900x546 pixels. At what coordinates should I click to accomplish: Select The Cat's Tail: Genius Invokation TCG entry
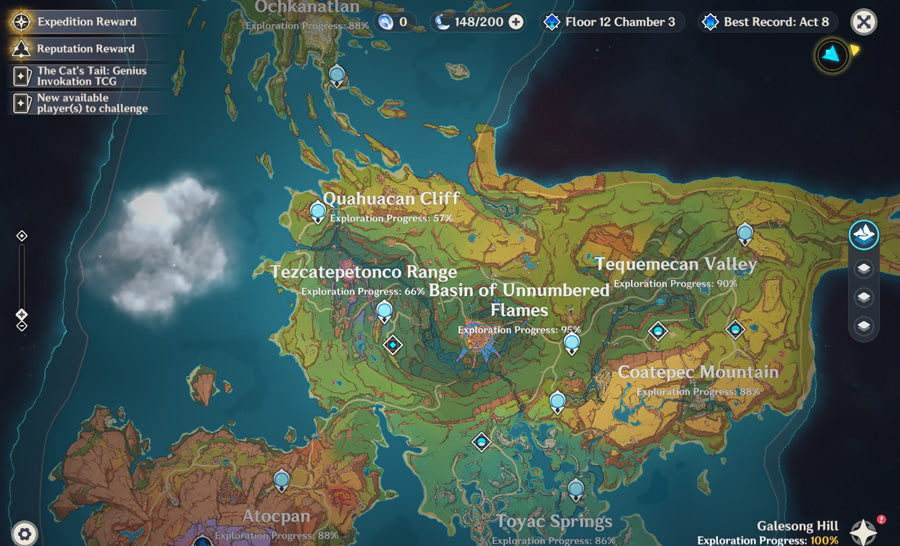tap(85, 75)
